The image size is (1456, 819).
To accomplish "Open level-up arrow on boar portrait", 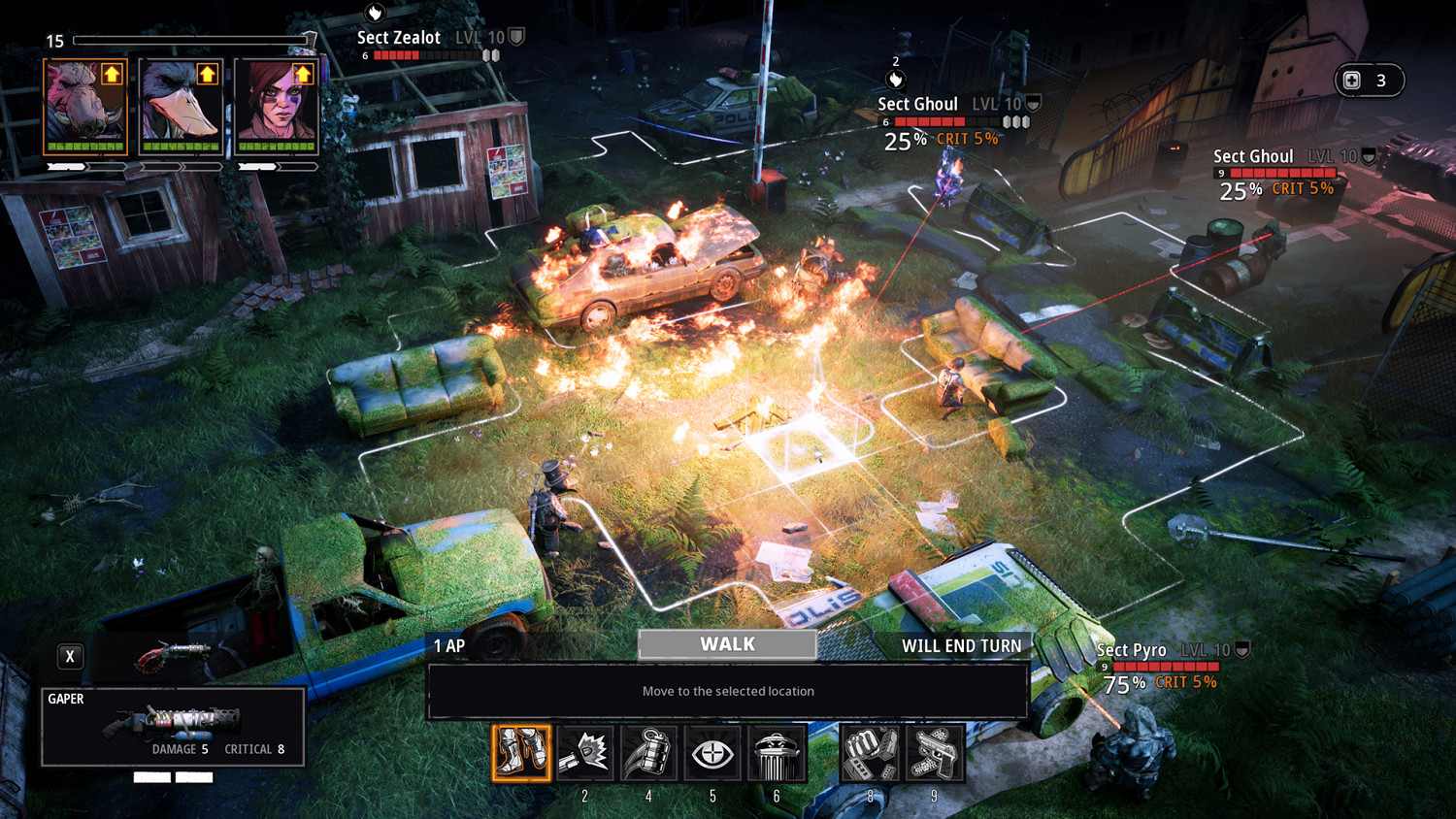I will click(x=112, y=74).
